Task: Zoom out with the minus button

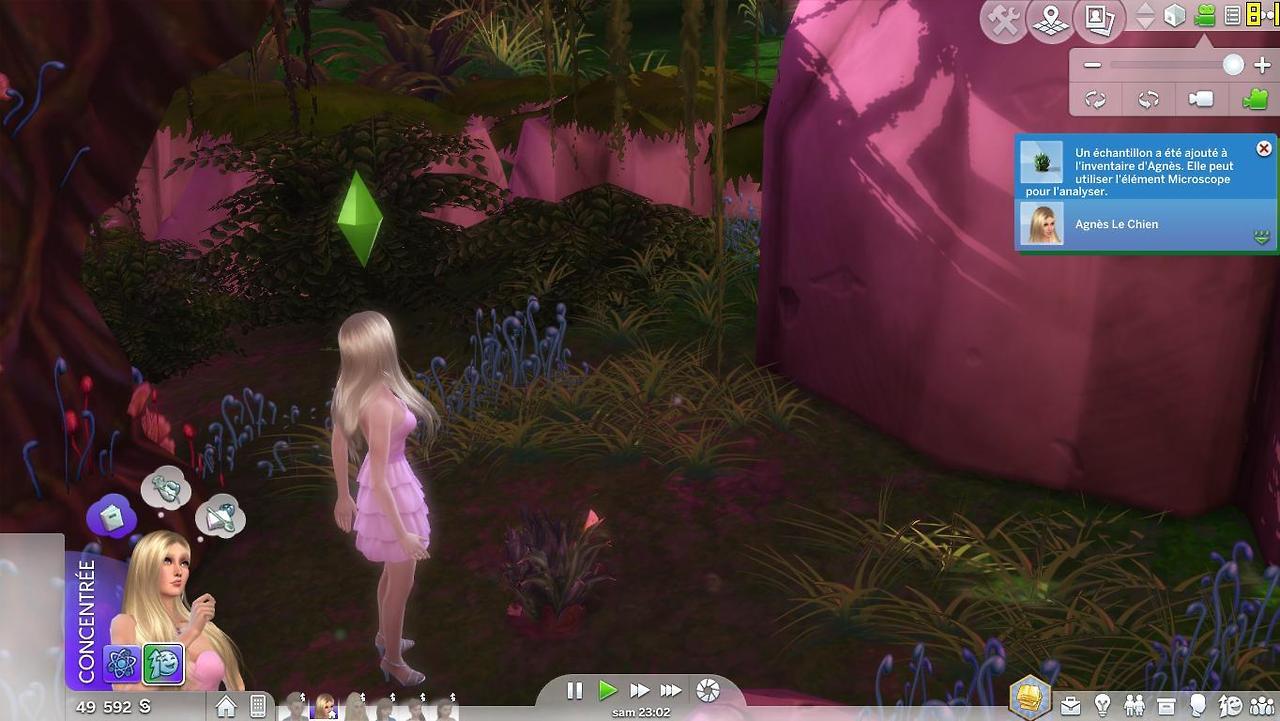Action: (x=1092, y=66)
